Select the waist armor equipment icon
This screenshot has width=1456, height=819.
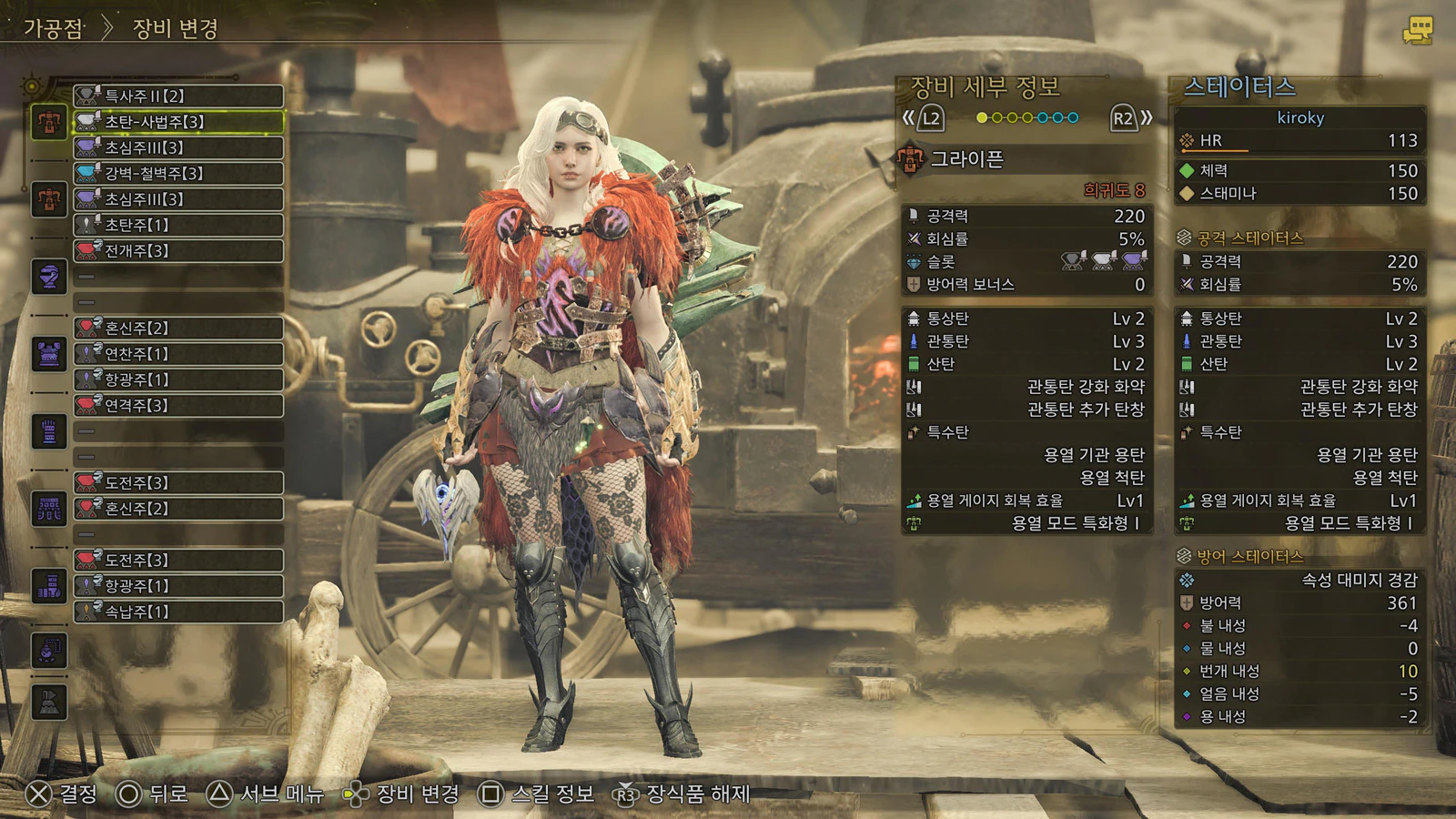tap(49, 509)
